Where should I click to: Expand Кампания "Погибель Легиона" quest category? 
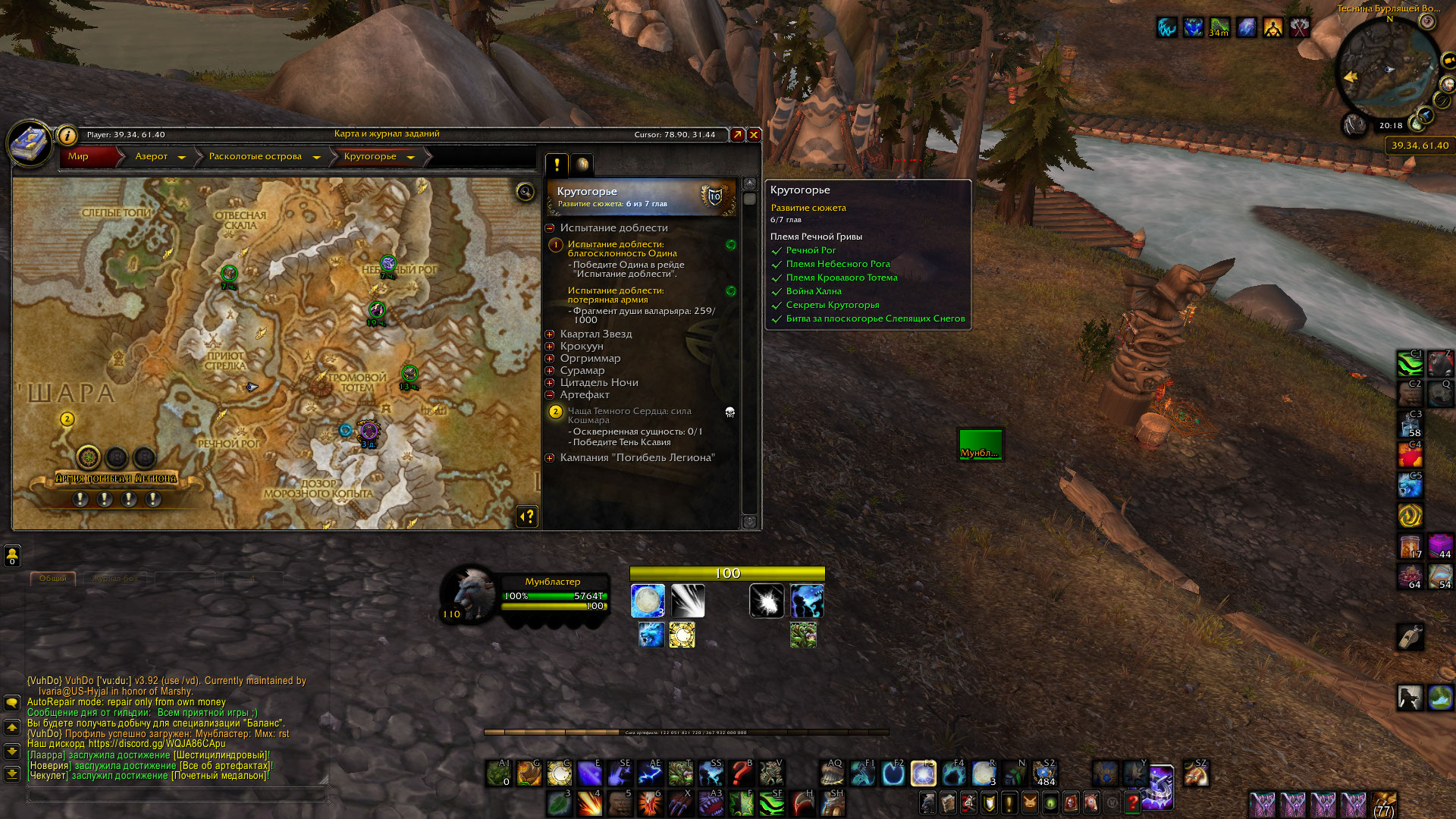pos(550,458)
